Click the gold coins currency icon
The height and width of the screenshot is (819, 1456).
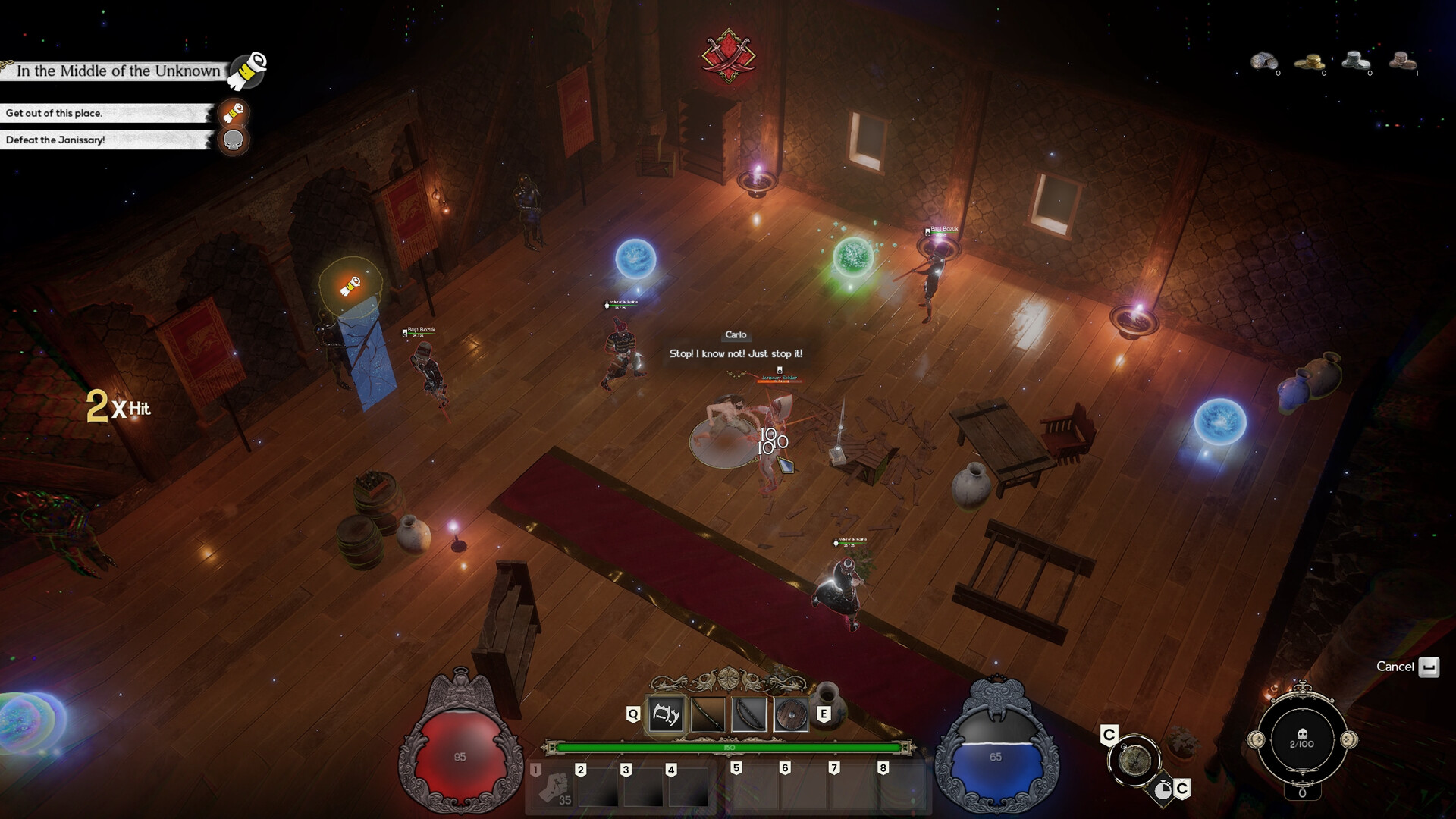(1310, 61)
